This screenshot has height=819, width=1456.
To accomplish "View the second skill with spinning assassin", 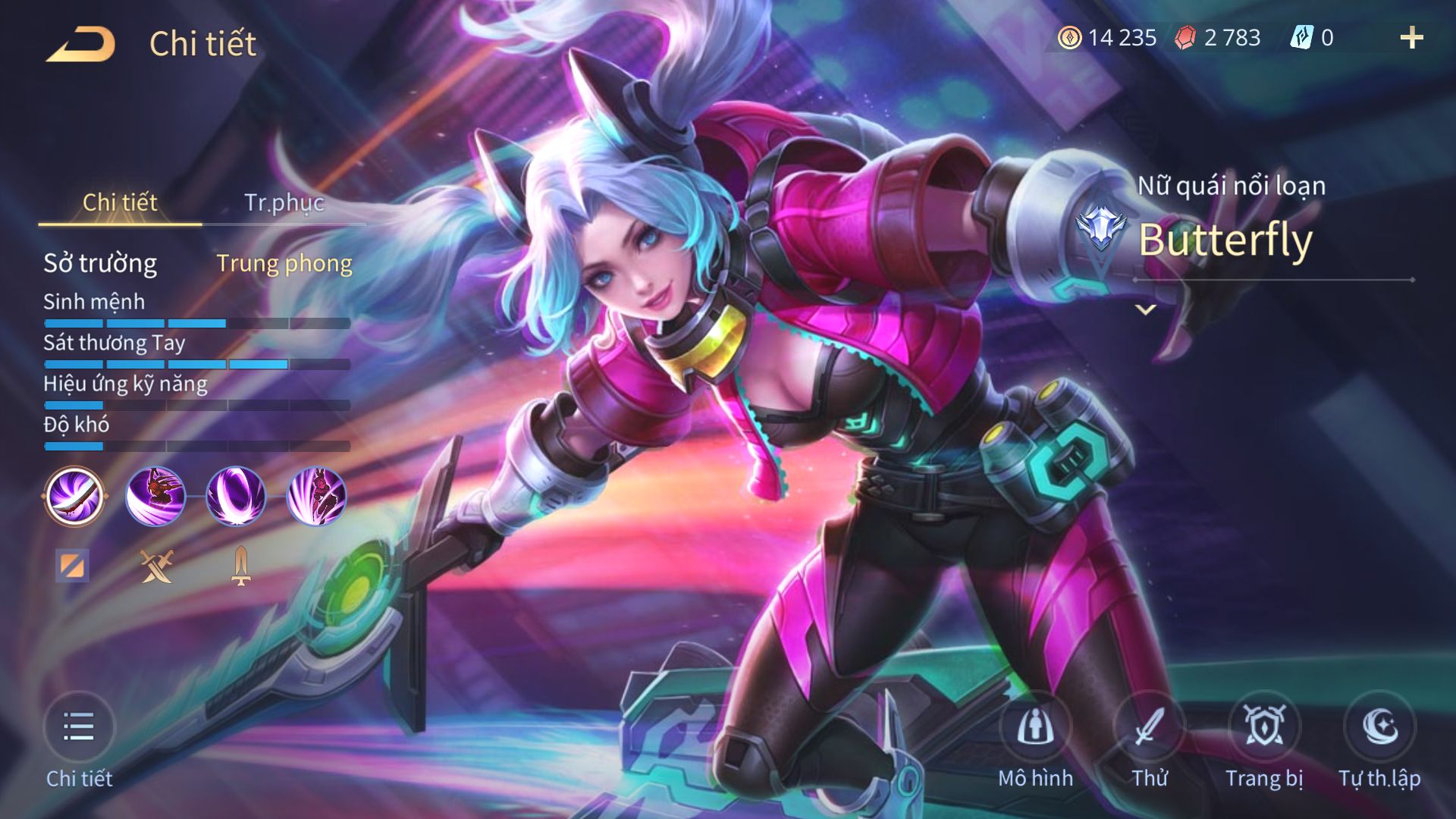I will [x=155, y=497].
